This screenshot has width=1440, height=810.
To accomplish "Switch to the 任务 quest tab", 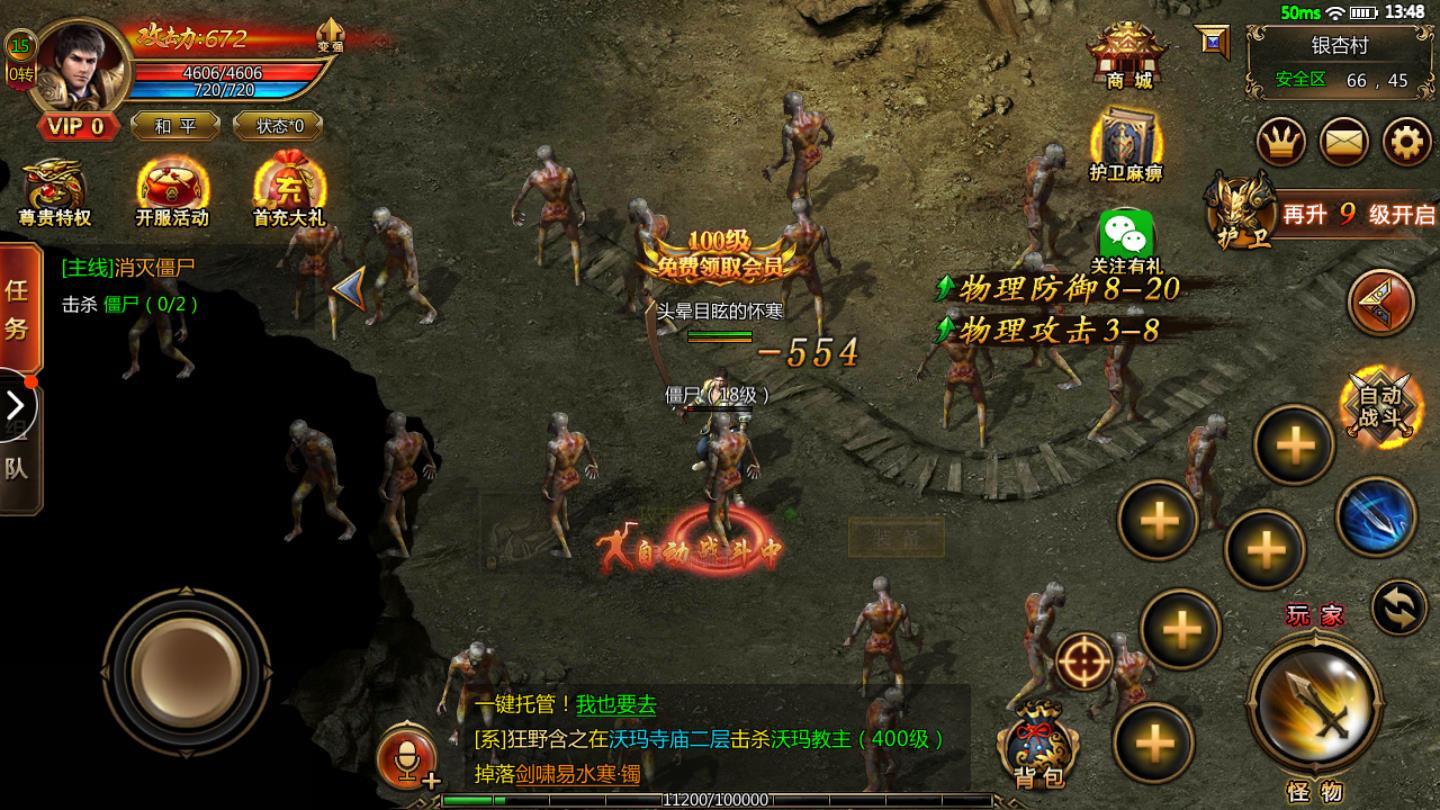I will click(x=20, y=310).
